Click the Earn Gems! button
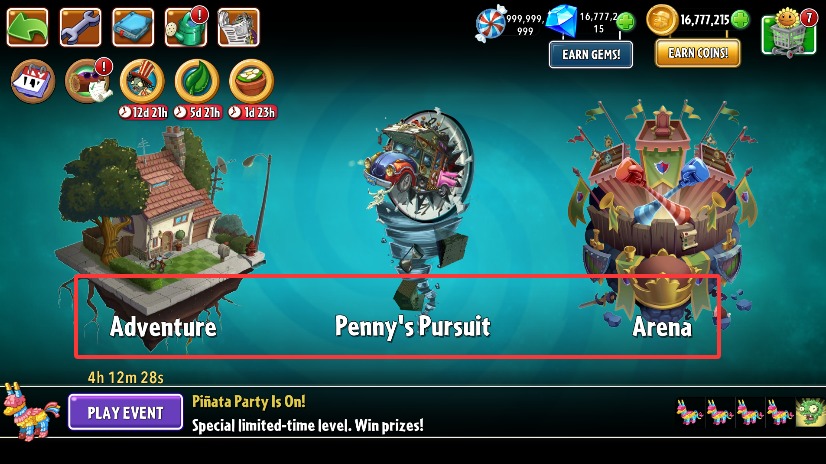 [x=590, y=54]
